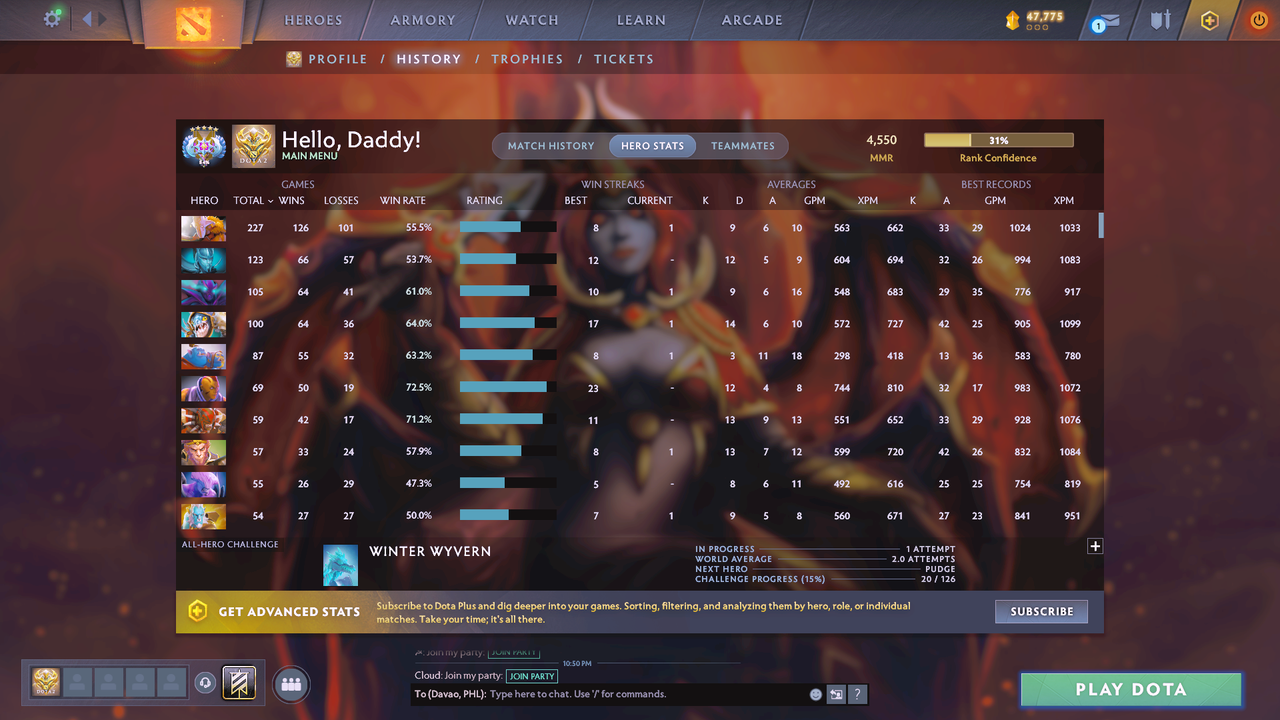Open the Heroes menu
1280x720 pixels.
pos(313,19)
